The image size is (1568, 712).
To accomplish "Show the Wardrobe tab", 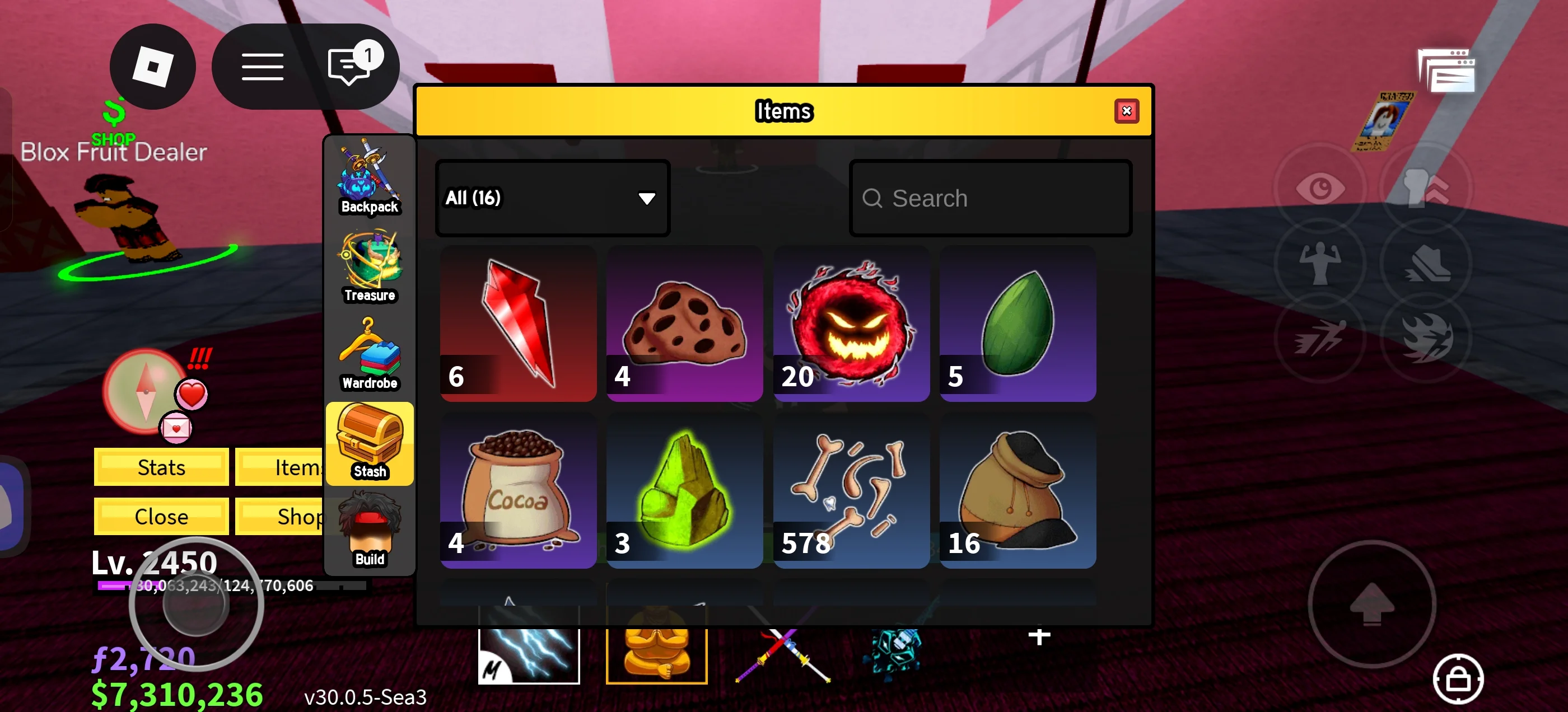I will coord(370,355).
